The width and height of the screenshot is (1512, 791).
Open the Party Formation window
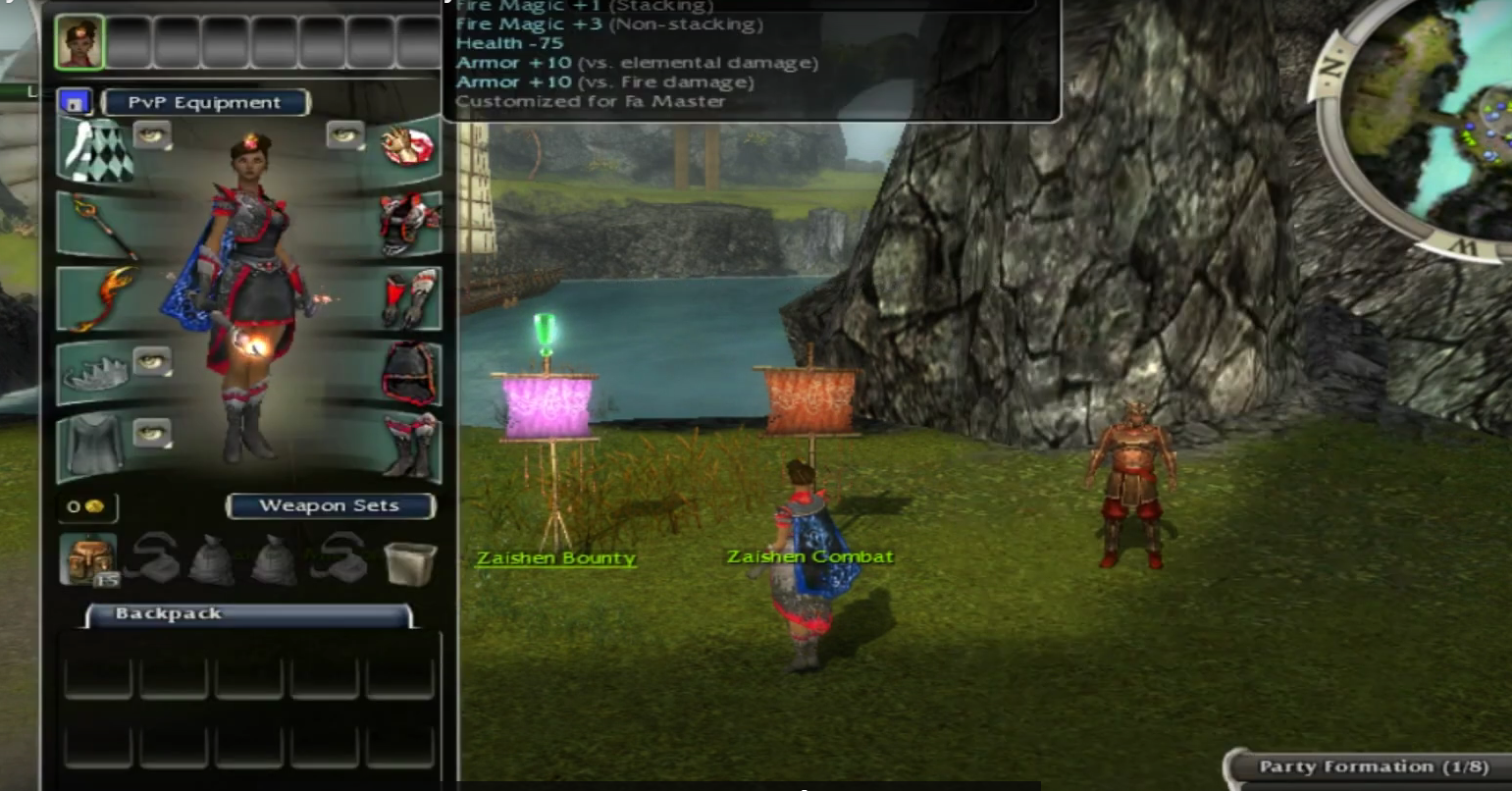pos(1373,766)
